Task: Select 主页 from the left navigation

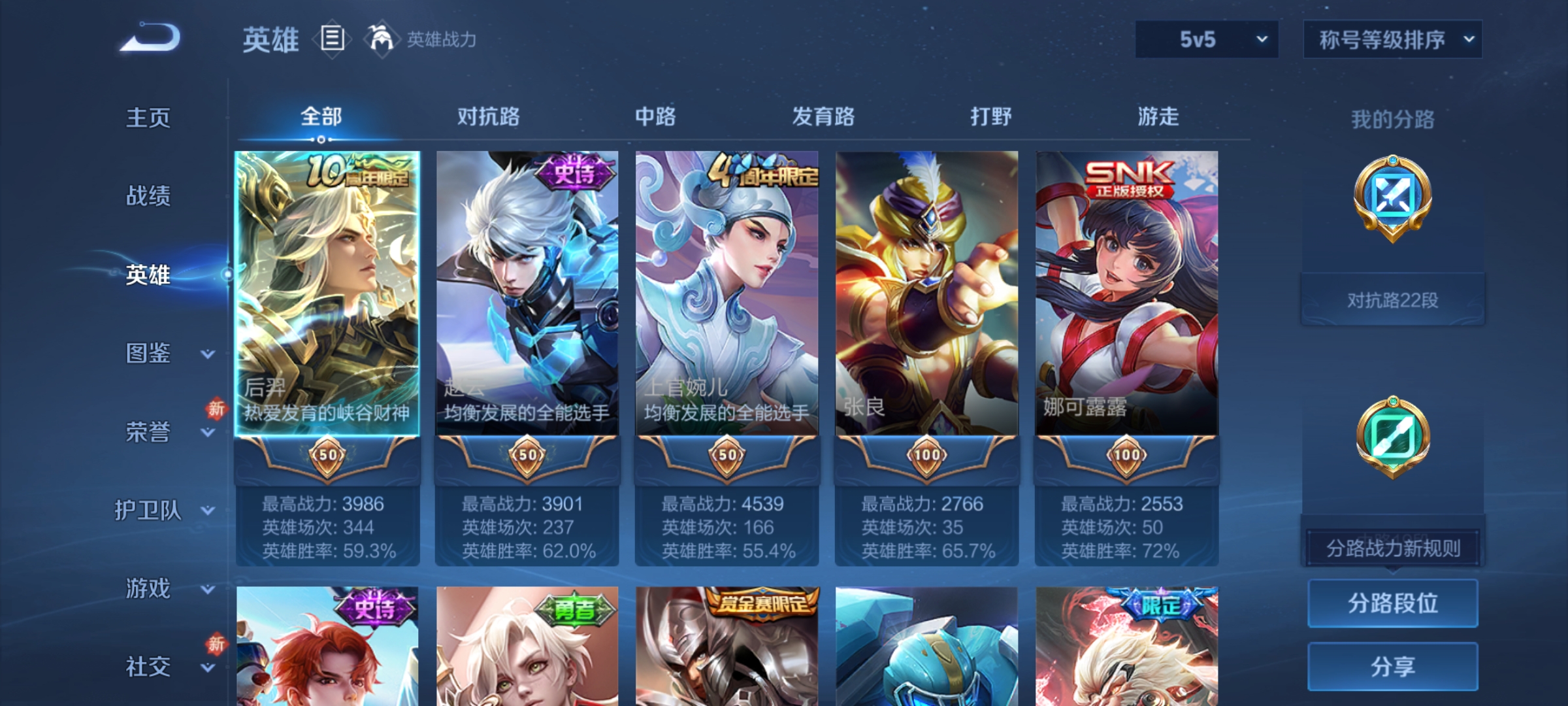Action: pyautogui.click(x=148, y=118)
